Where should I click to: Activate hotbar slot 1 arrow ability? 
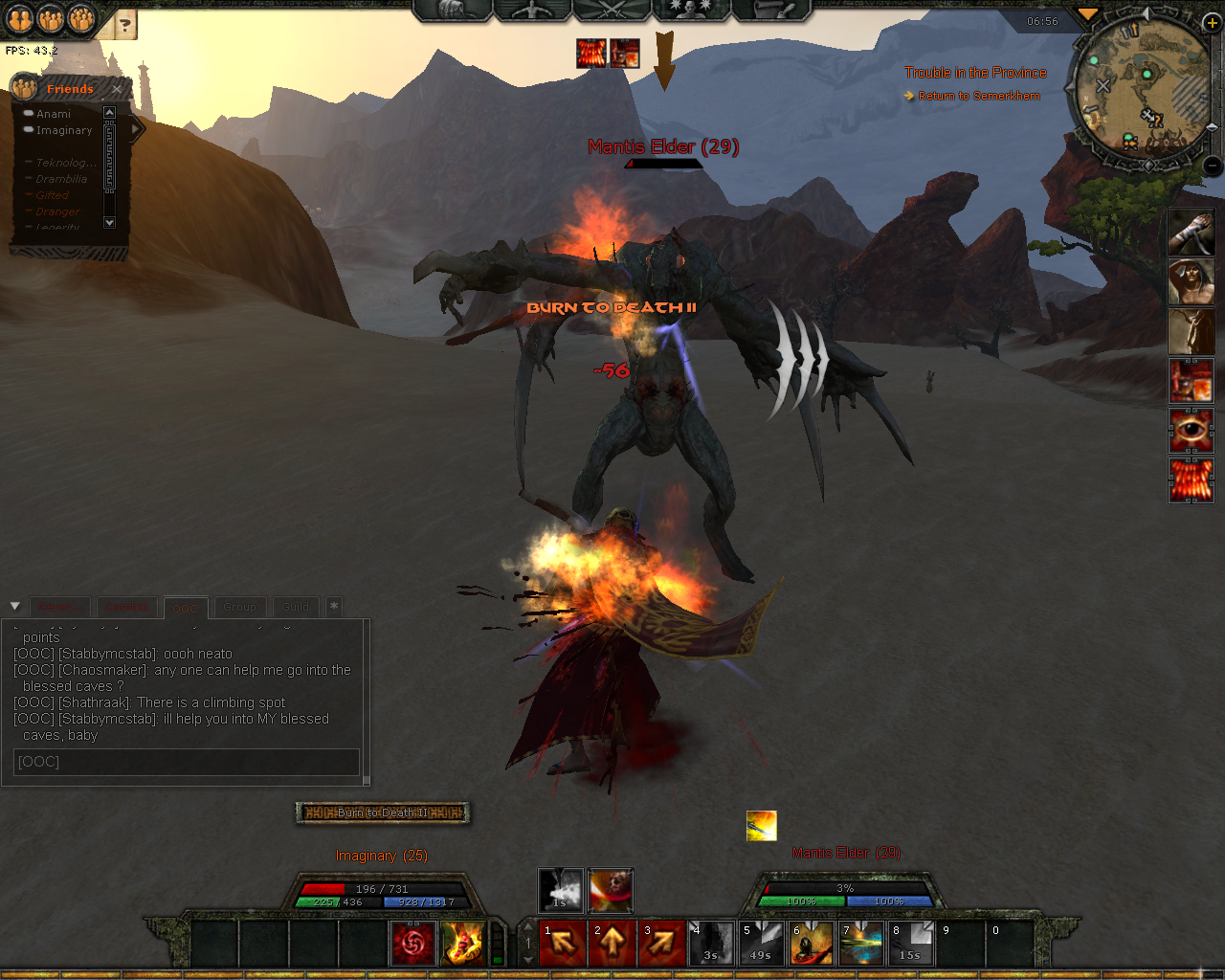[x=563, y=944]
